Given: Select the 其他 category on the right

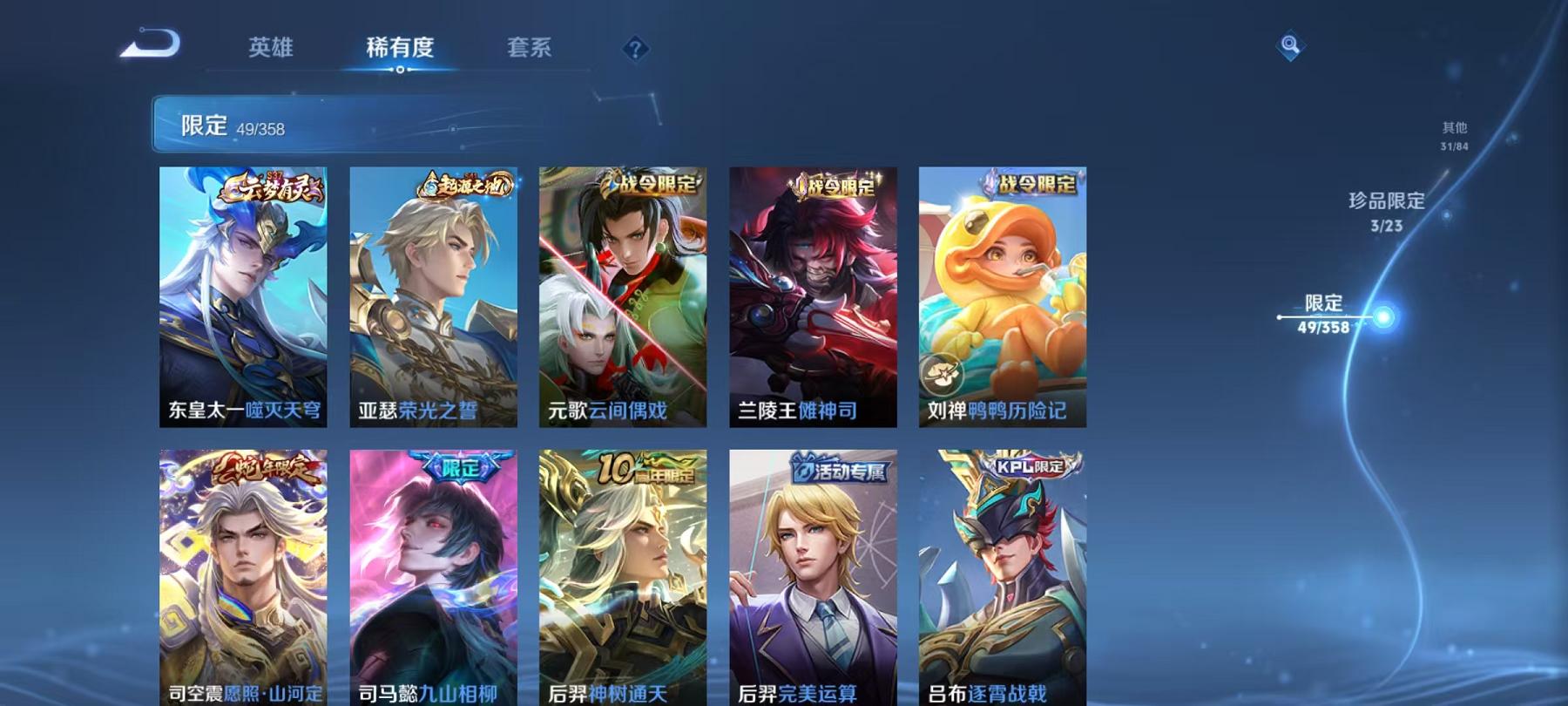Looking at the screenshot, I should click(x=1454, y=126).
